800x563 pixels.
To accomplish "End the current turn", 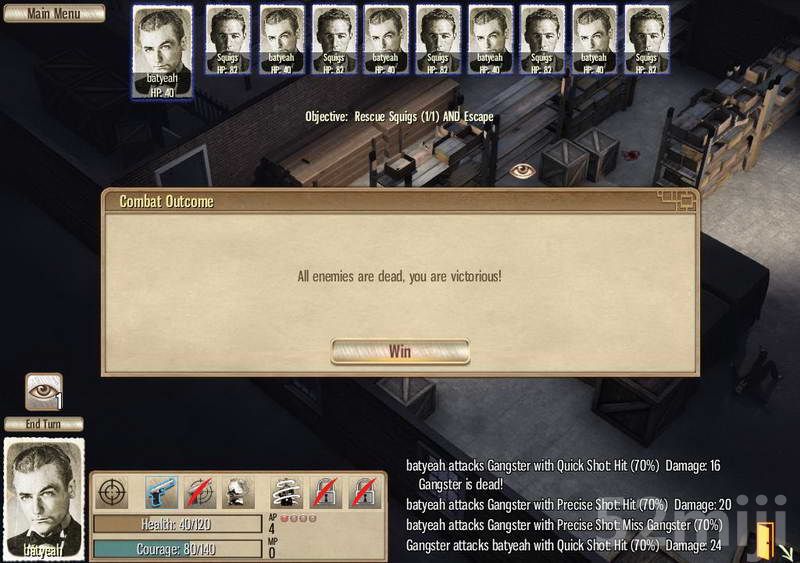I will (x=44, y=423).
